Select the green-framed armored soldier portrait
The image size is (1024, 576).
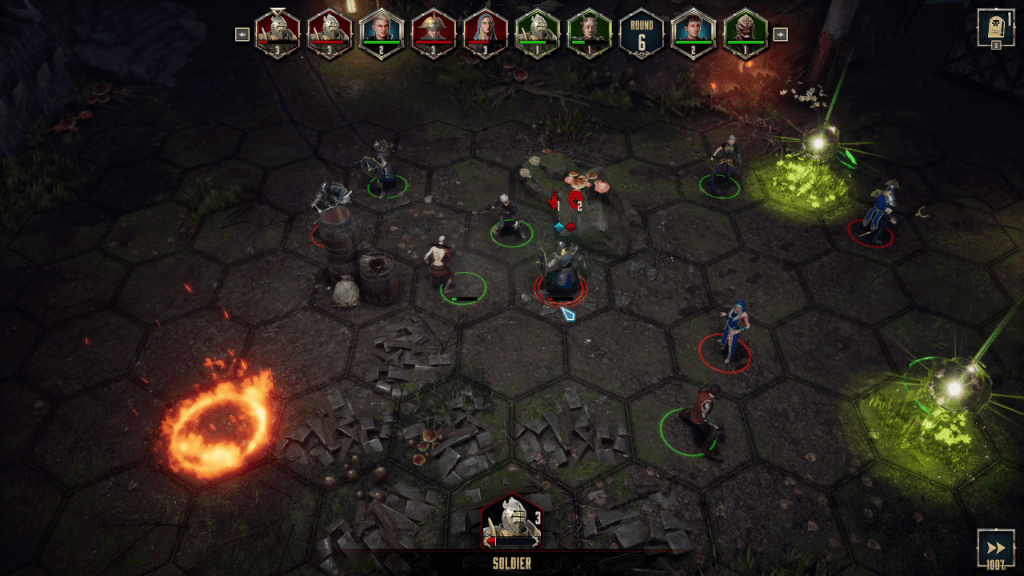click(537, 33)
